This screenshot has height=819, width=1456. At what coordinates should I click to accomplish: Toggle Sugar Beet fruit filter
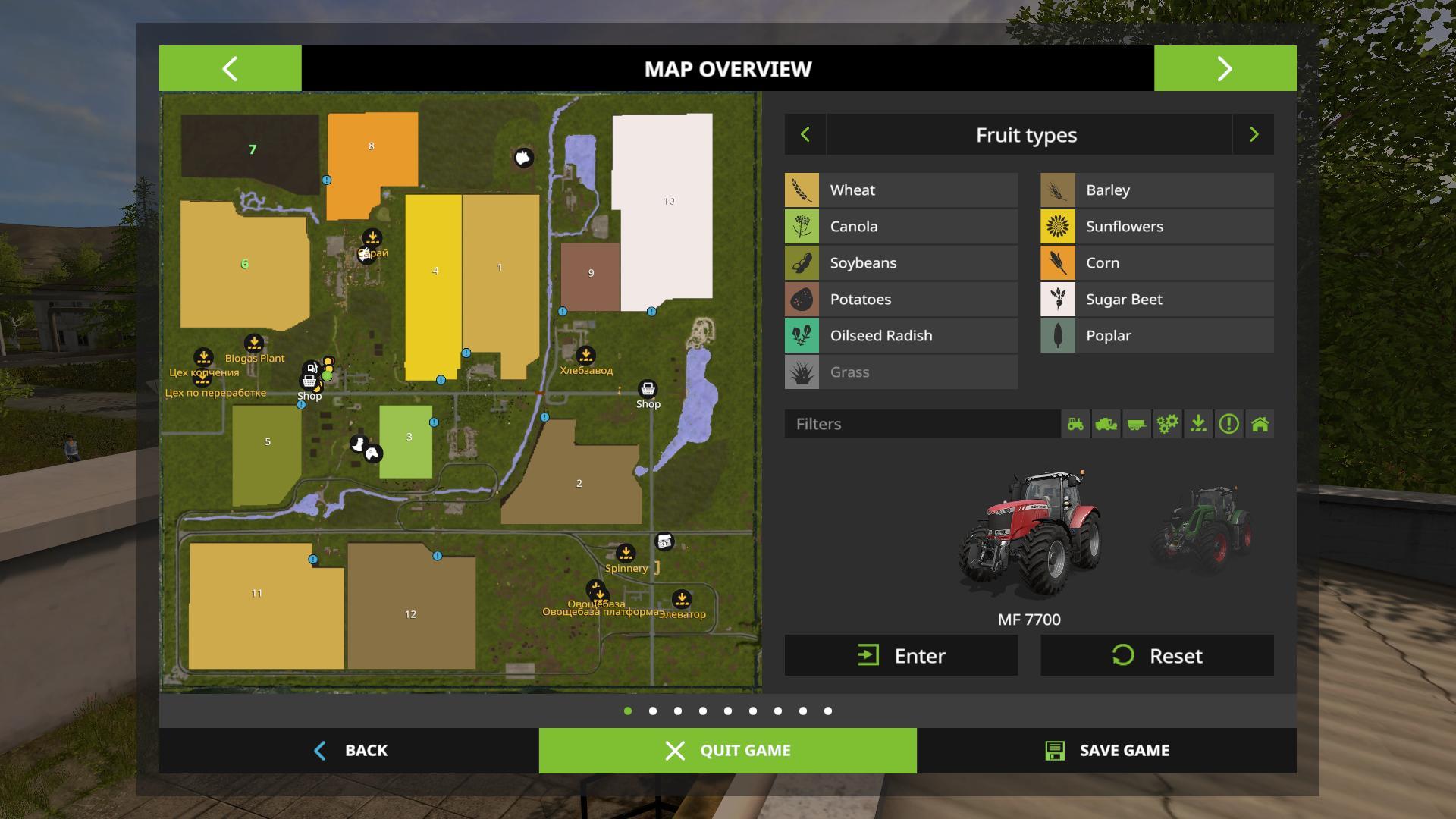point(1156,300)
